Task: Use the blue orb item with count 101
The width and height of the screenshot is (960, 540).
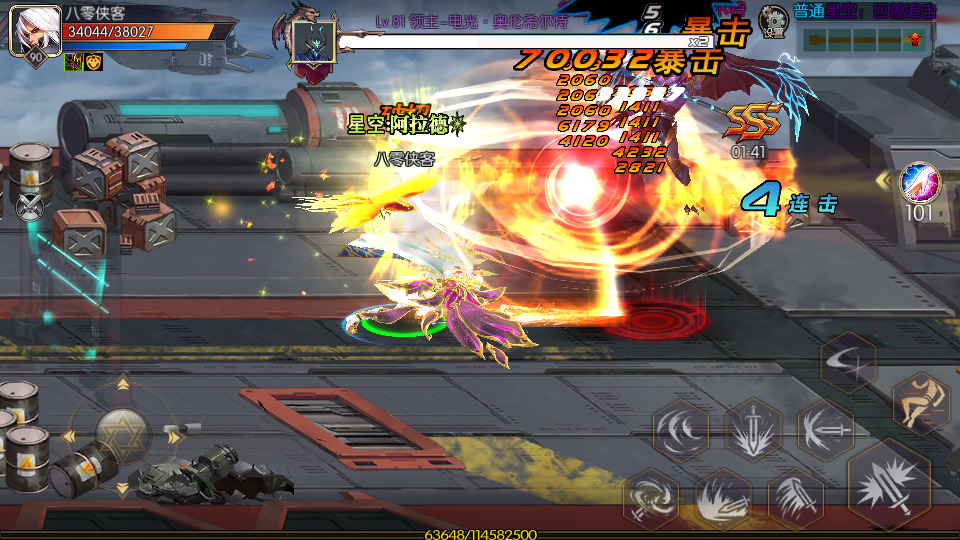Action: pyautogui.click(x=919, y=184)
